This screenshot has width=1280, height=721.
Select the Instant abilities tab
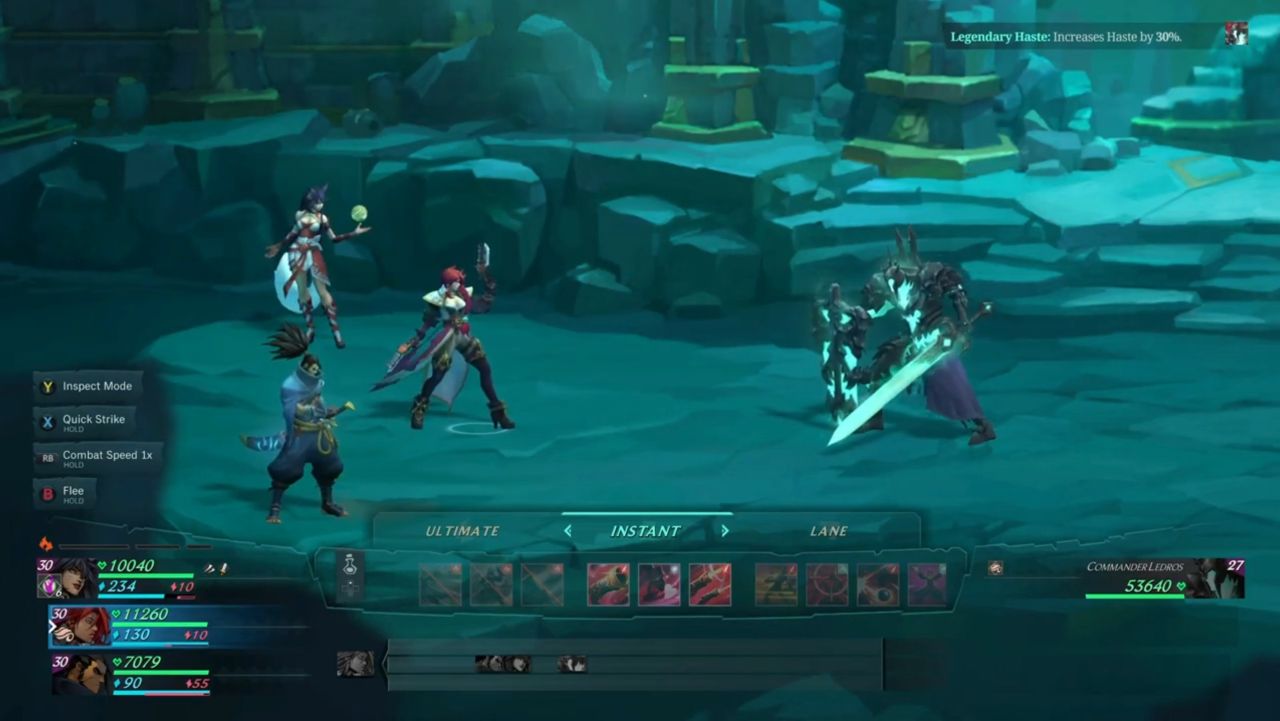point(645,531)
